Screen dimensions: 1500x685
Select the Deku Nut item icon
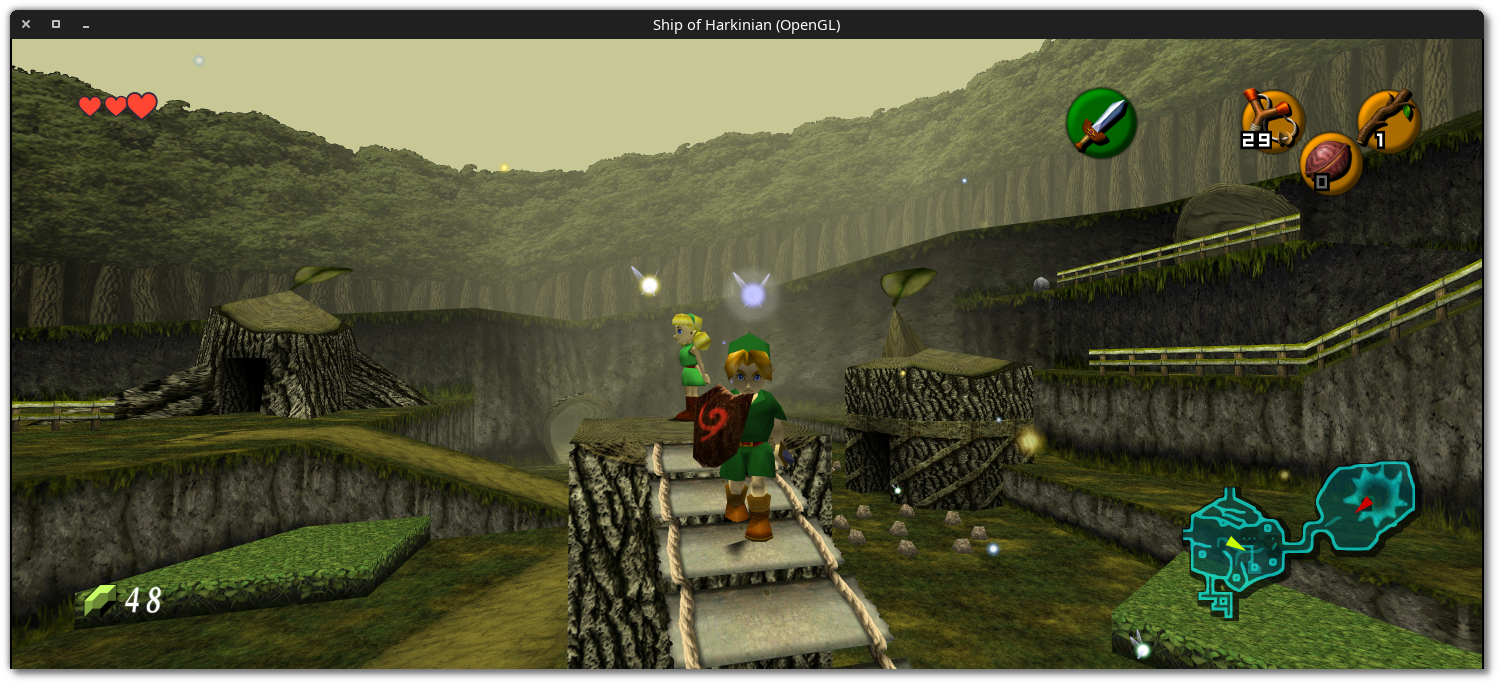pos(1330,163)
